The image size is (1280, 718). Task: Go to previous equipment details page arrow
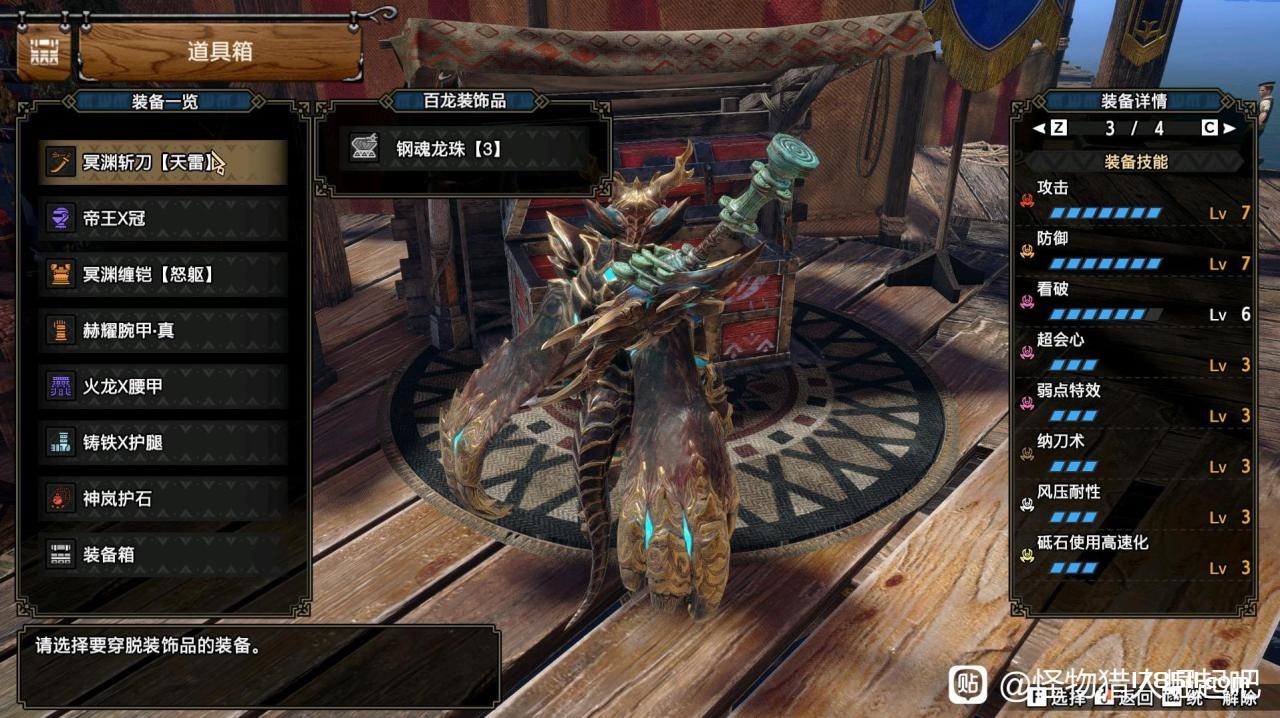click(x=1040, y=128)
